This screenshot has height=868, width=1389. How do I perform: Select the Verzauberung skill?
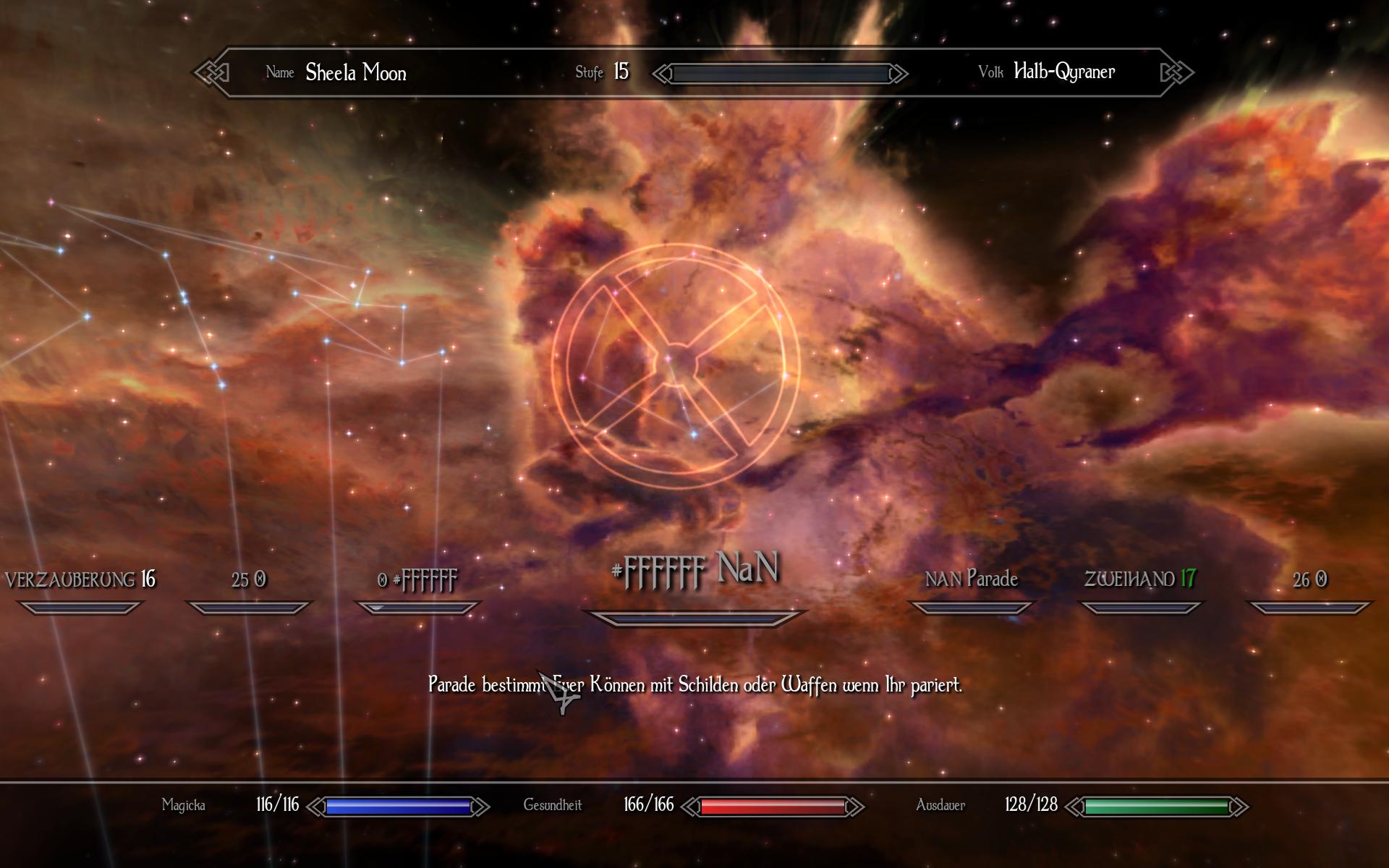[80, 580]
